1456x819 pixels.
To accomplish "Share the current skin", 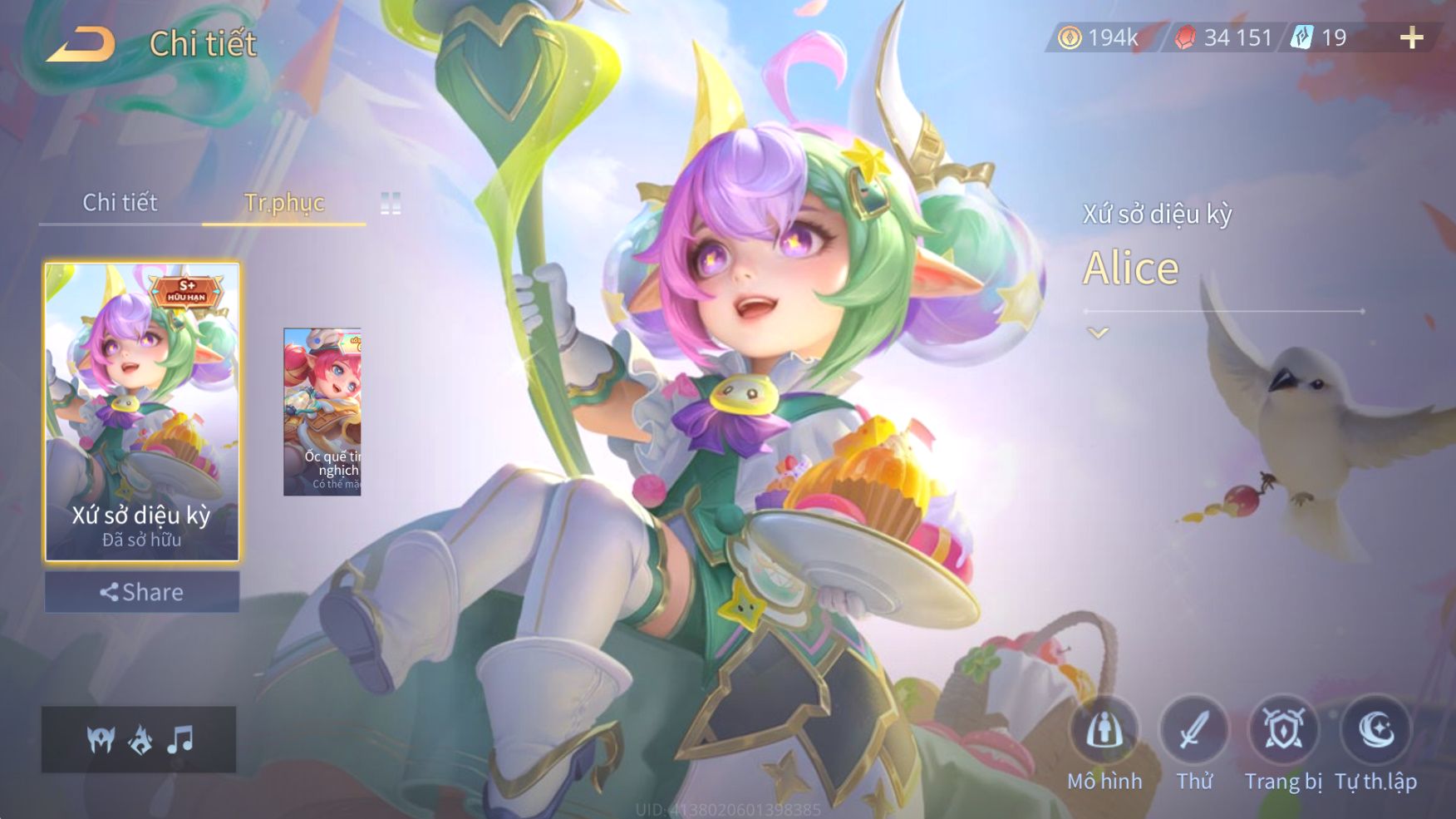I will click(x=142, y=592).
